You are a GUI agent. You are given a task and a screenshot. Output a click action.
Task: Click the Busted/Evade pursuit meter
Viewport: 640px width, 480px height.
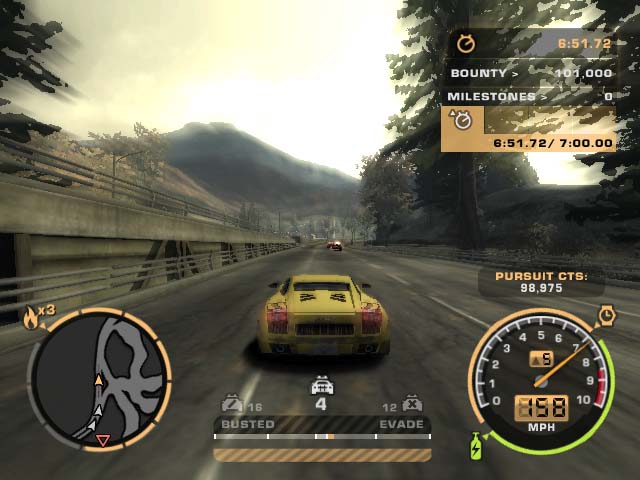[322, 436]
